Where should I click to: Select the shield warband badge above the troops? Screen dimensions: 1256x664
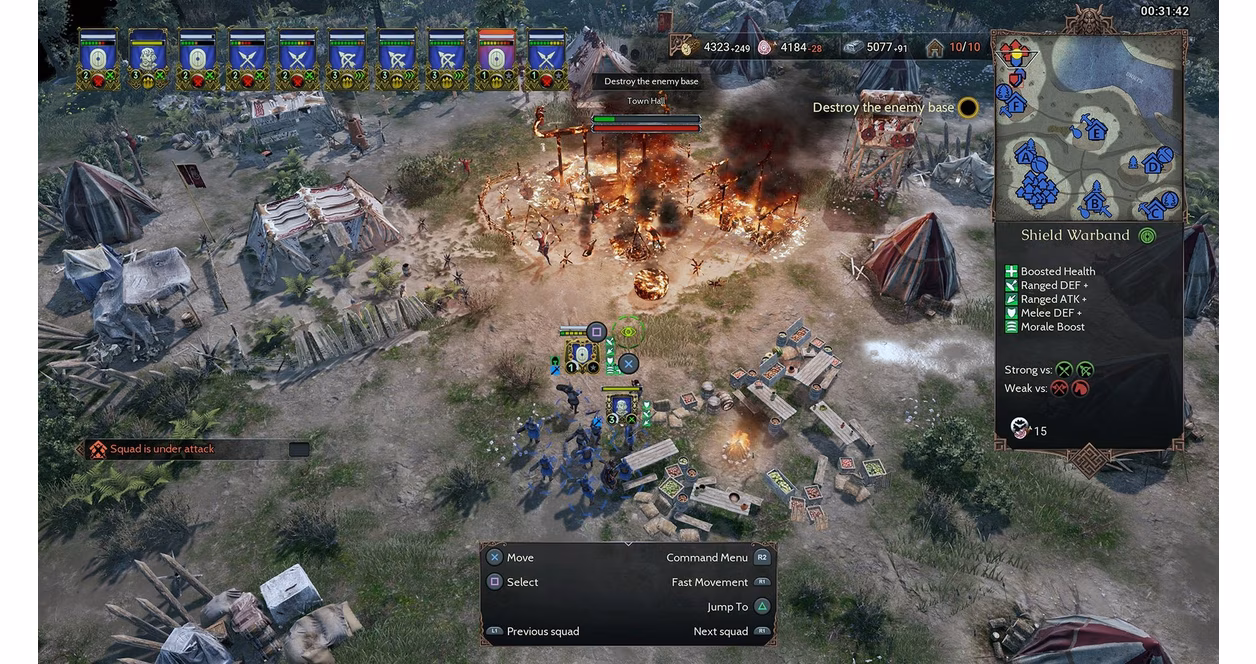coord(581,354)
